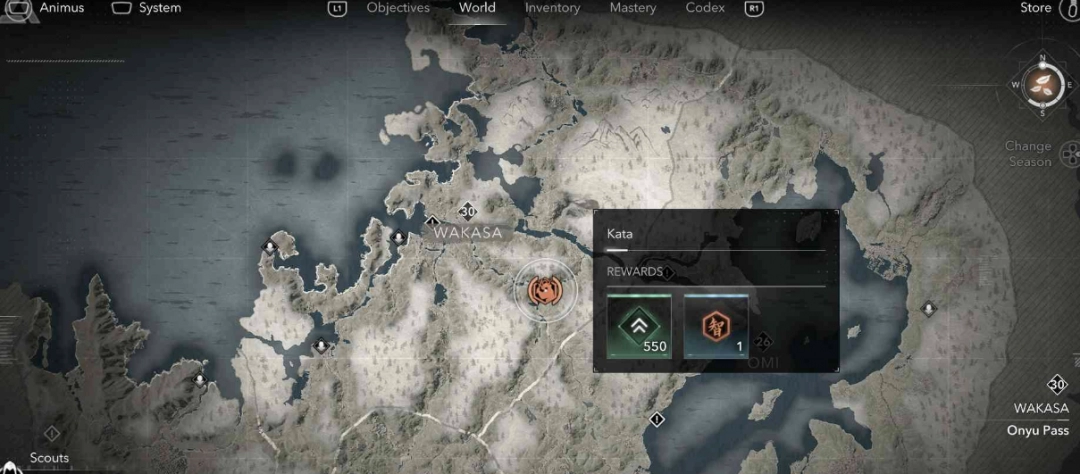Open the System menu
The height and width of the screenshot is (474, 1080).
coord(159,8)
